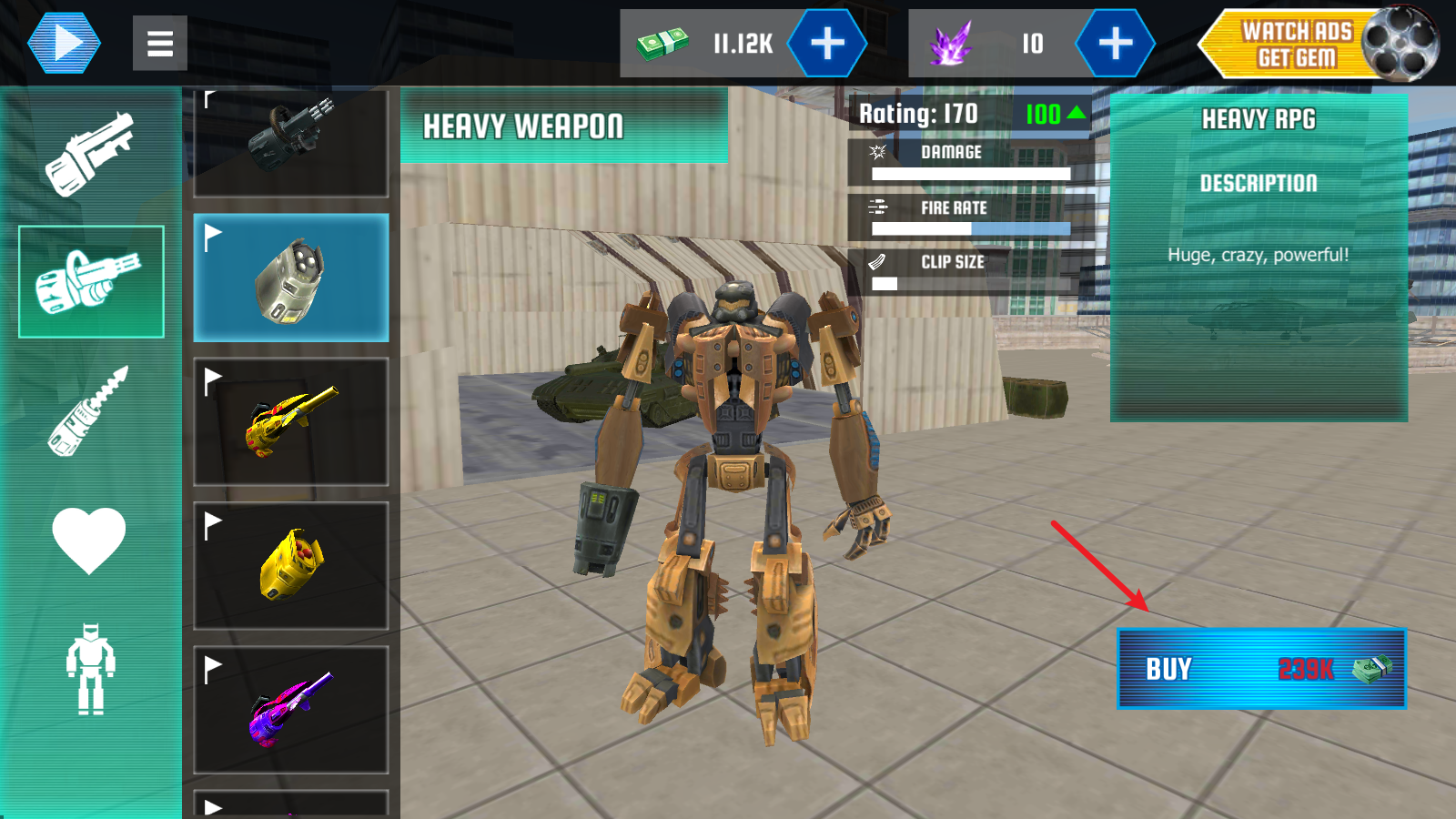Pick the yellow rocket pod weapon slot
Screen dimensions: 1456x819
click(x=291, y=565)
